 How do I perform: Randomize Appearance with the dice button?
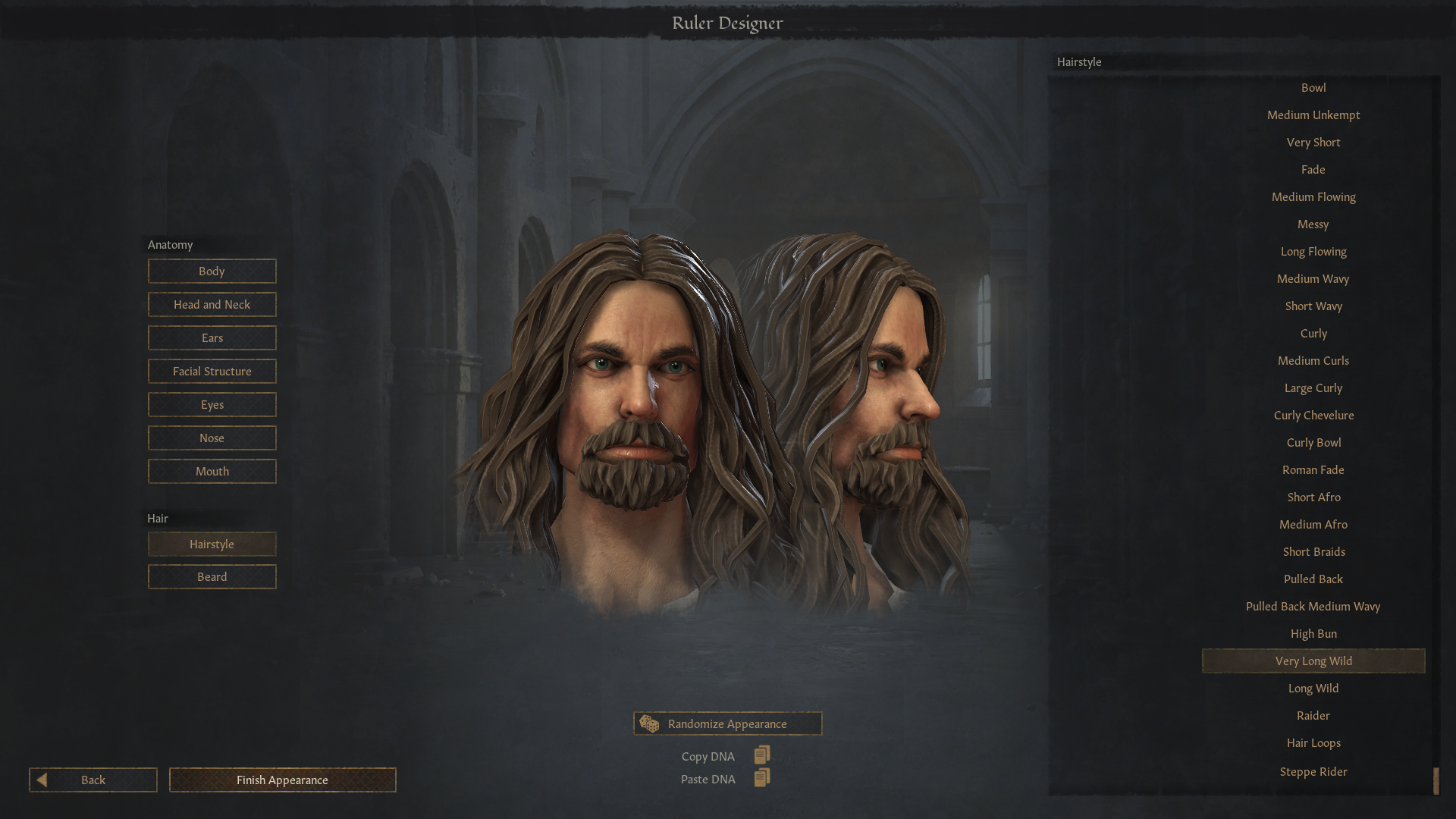click(x=727, y=724)
